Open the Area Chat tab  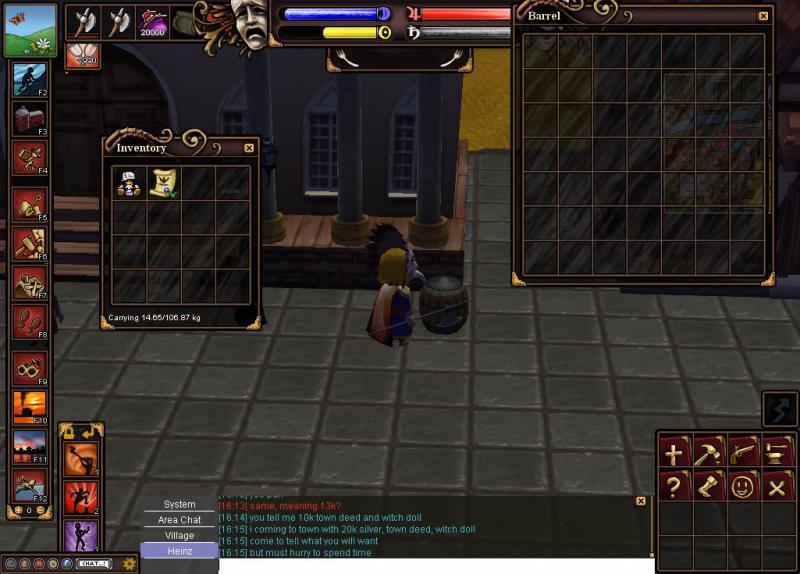pos(180,520)
